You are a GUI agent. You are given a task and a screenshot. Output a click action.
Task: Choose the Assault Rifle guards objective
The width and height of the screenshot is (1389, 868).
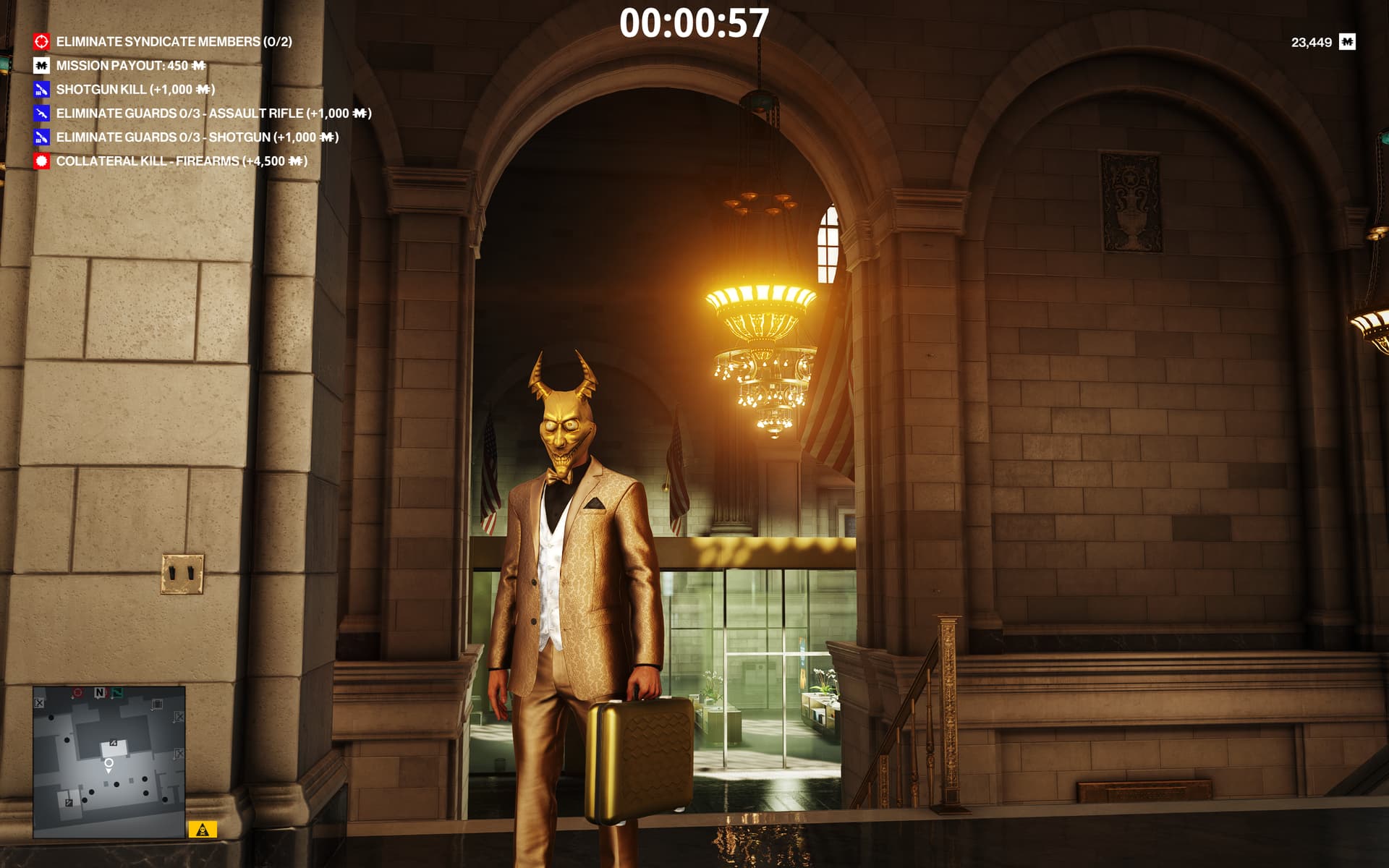coord(213,114)
